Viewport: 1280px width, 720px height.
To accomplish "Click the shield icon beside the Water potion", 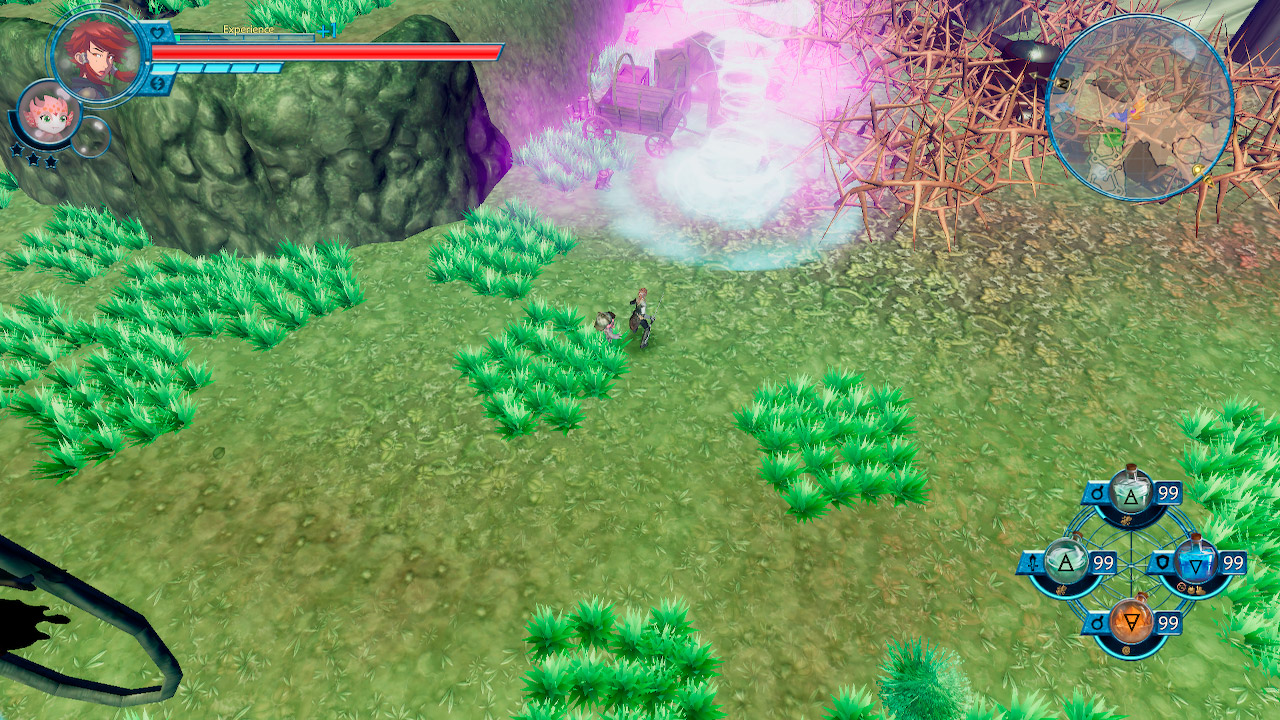I will (x=1162, y=562).
